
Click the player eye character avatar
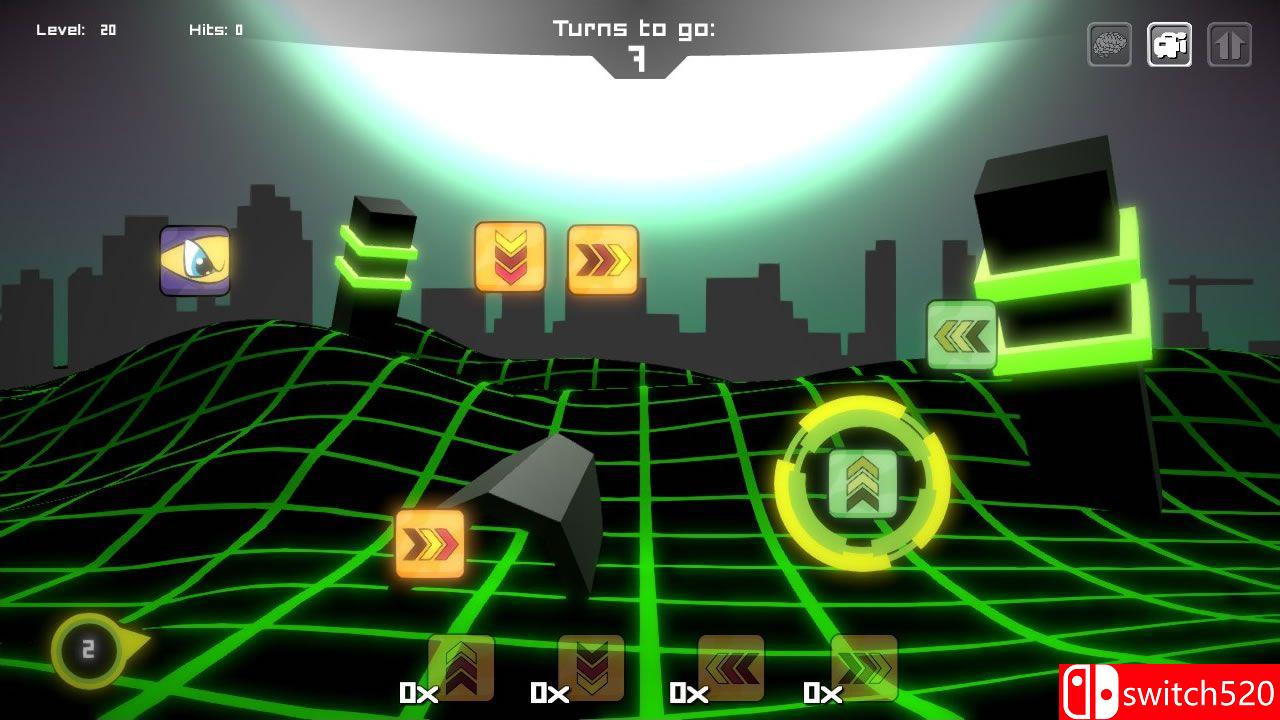pos(193,263)
